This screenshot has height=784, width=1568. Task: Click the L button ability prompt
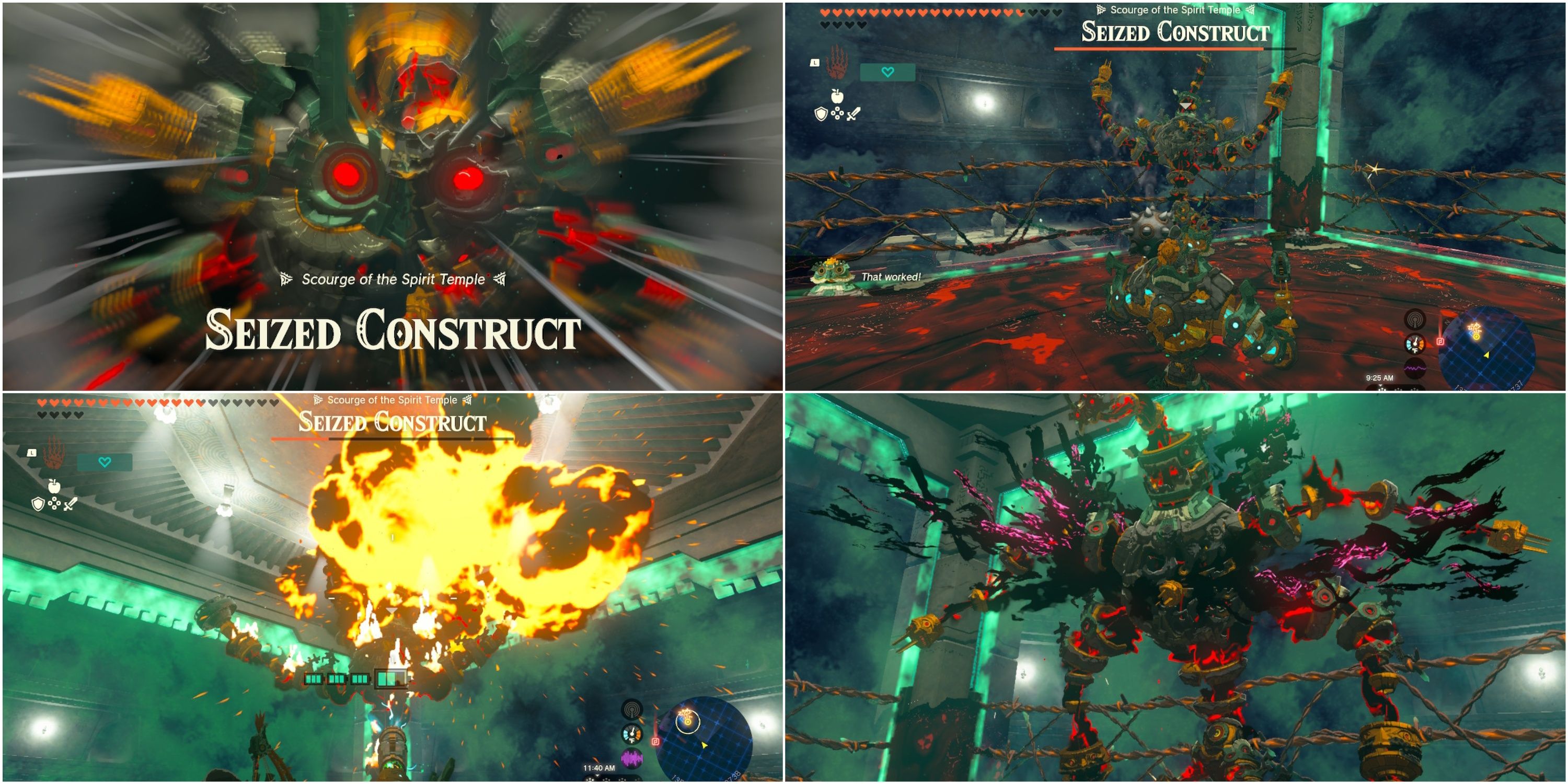pyautogui.click(x=815, y=63)
